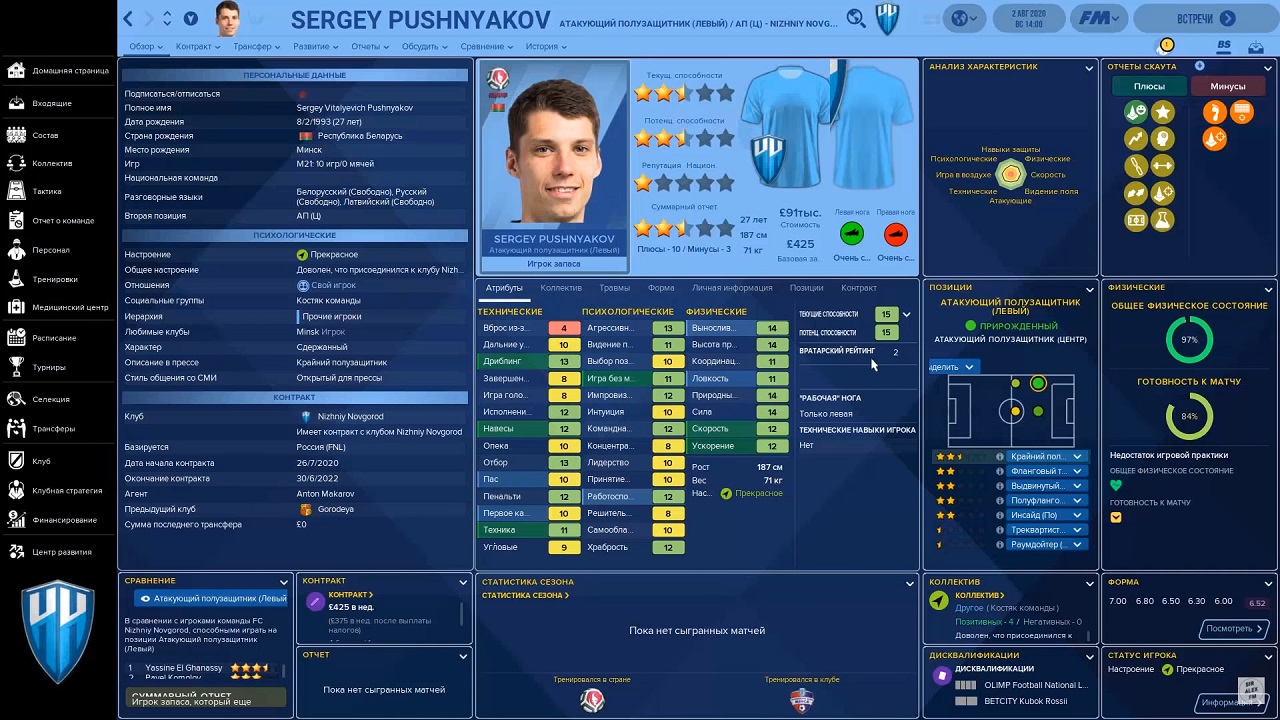
Task: Open Финансирование section
Action: [x=64, y=520]
